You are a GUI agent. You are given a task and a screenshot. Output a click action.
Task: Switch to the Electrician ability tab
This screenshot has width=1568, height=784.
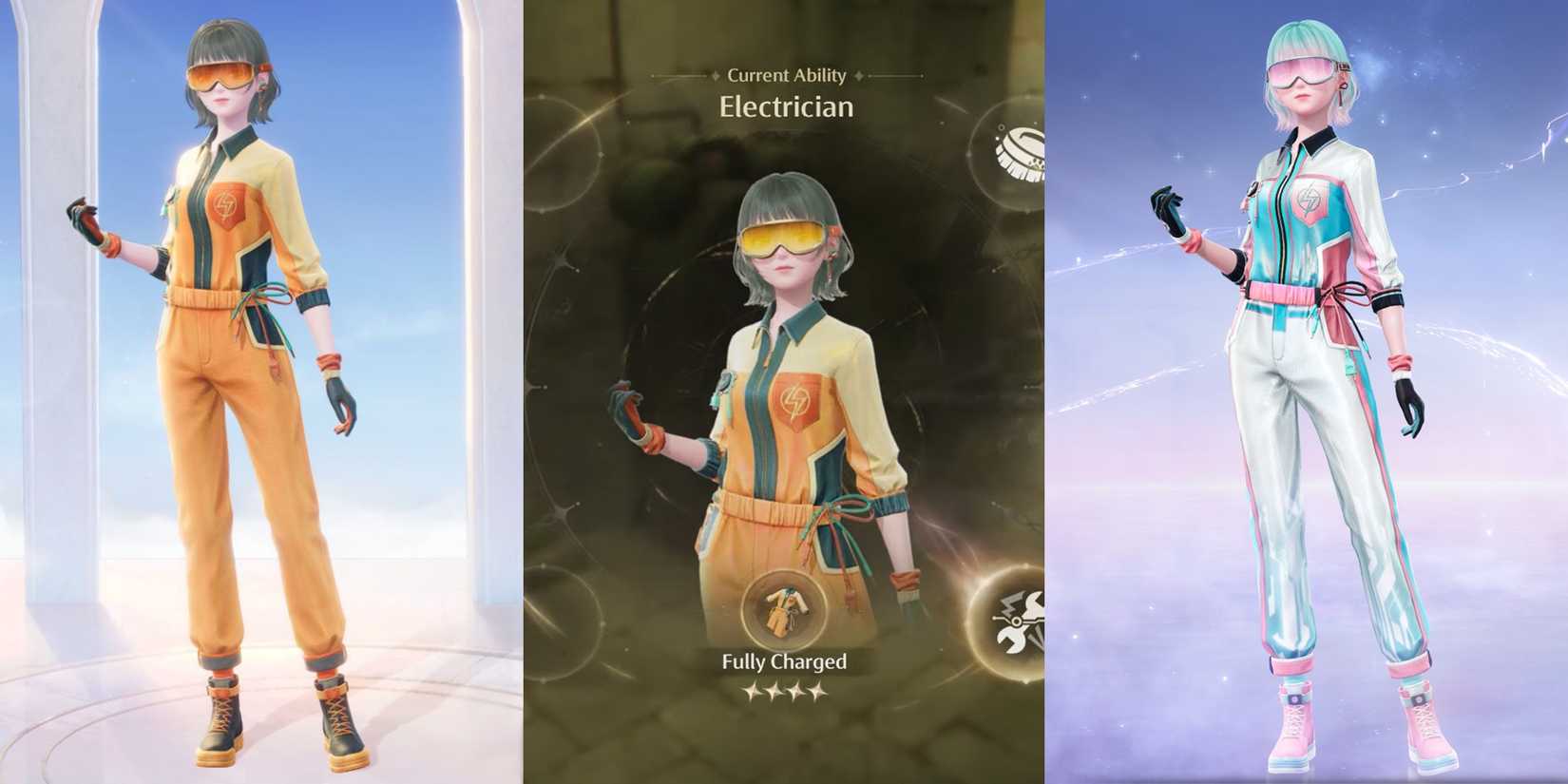(x=789, y=107)
